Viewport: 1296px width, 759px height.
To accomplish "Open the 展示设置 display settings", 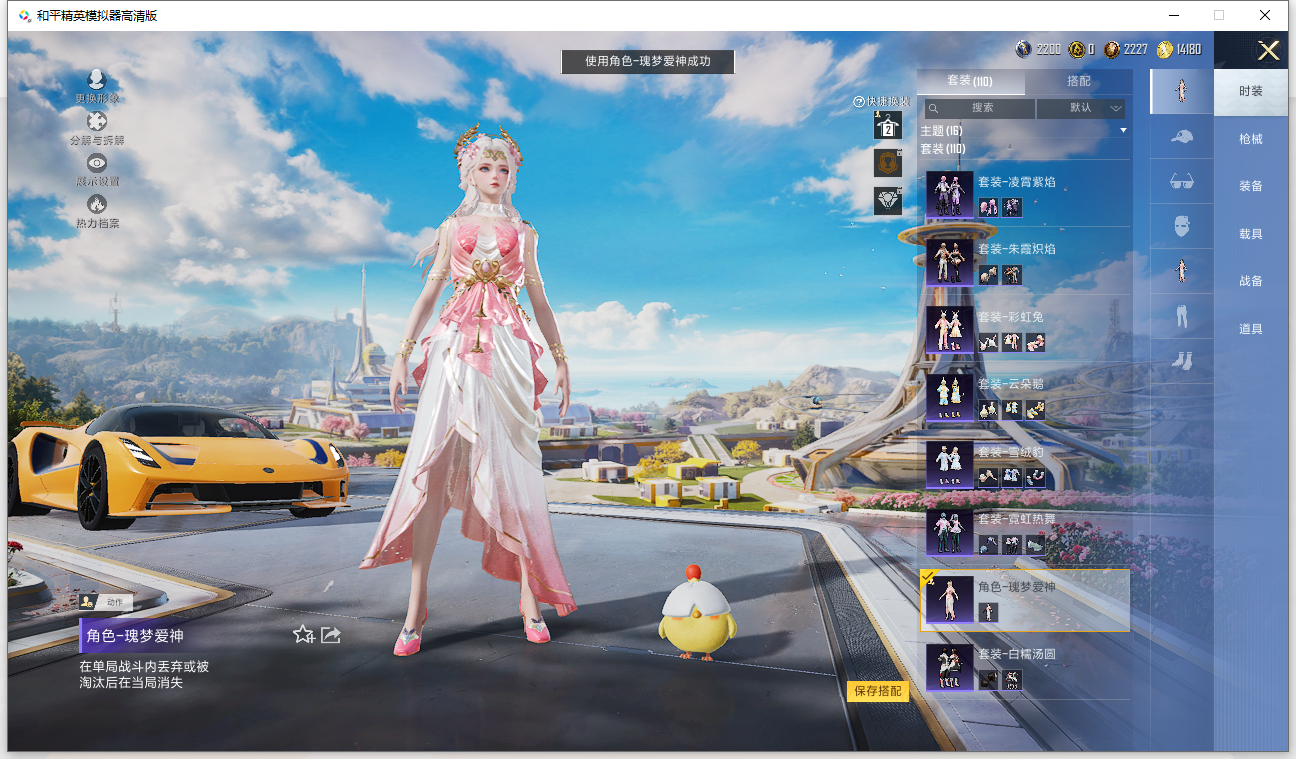I will pyautogui.click(x=97, y=169).
